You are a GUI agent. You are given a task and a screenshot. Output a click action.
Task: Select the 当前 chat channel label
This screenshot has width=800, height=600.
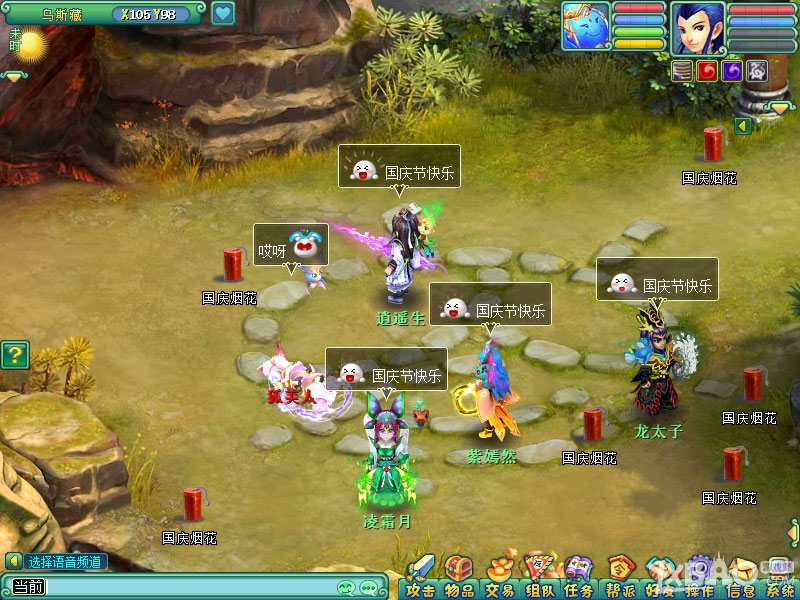click(x=27, y=587)
